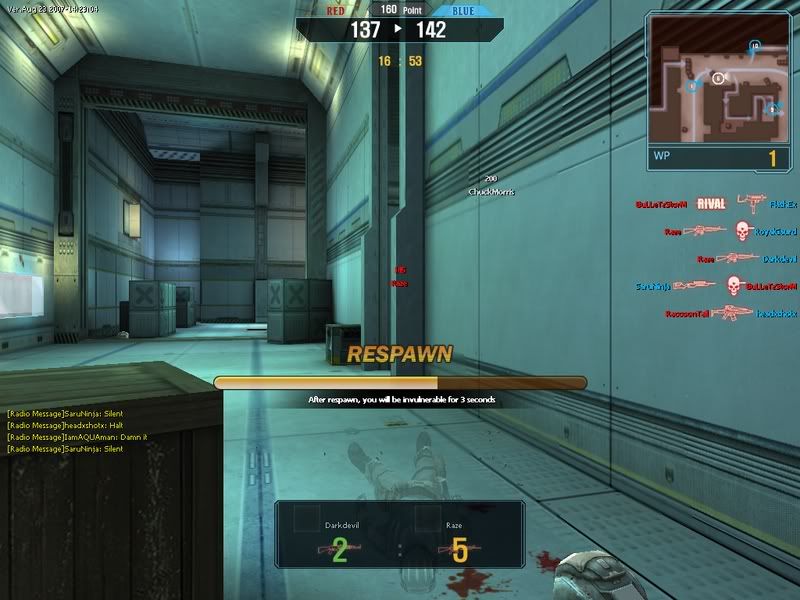
Task: Click Raze's portrait box in the duel panel
Action: 426,518
